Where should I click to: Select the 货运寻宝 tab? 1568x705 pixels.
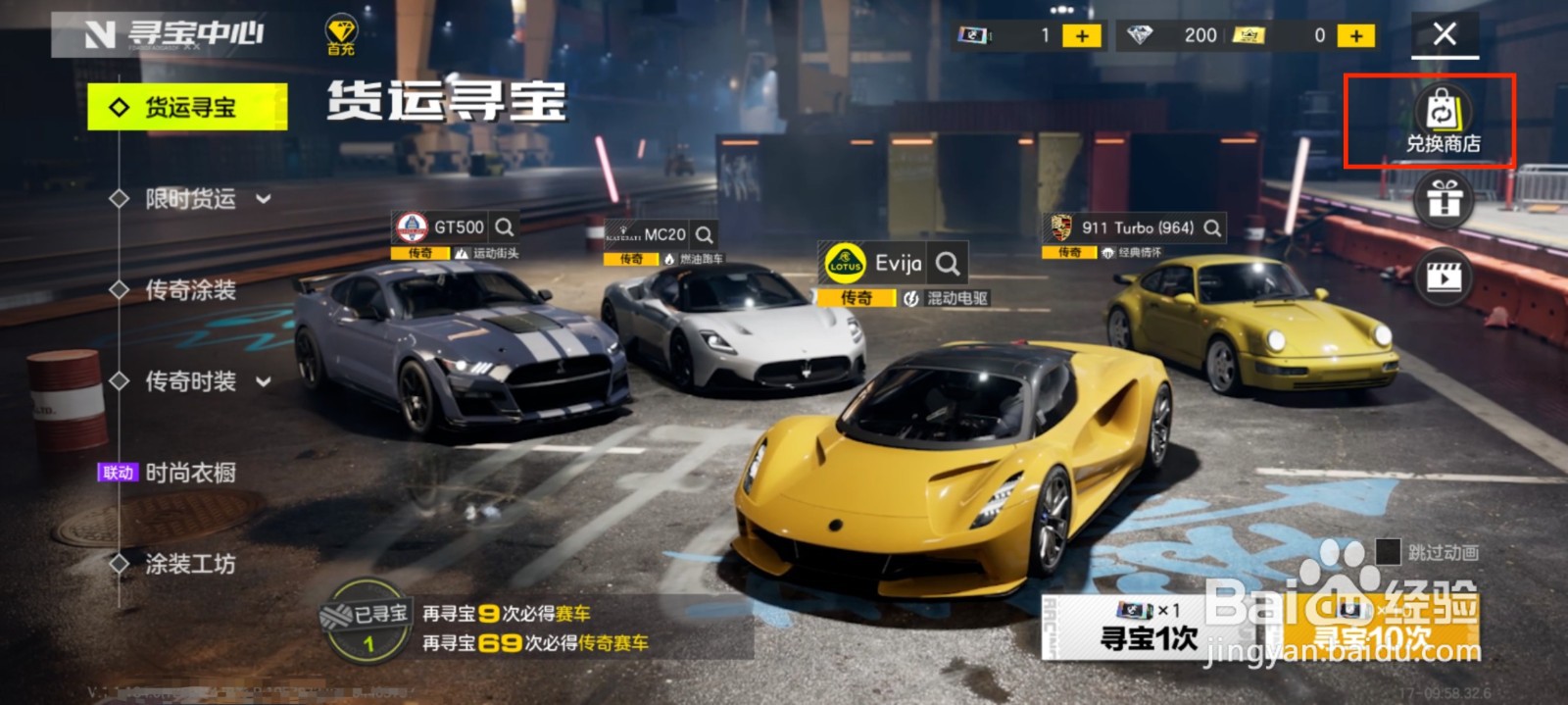coord(187,107)
